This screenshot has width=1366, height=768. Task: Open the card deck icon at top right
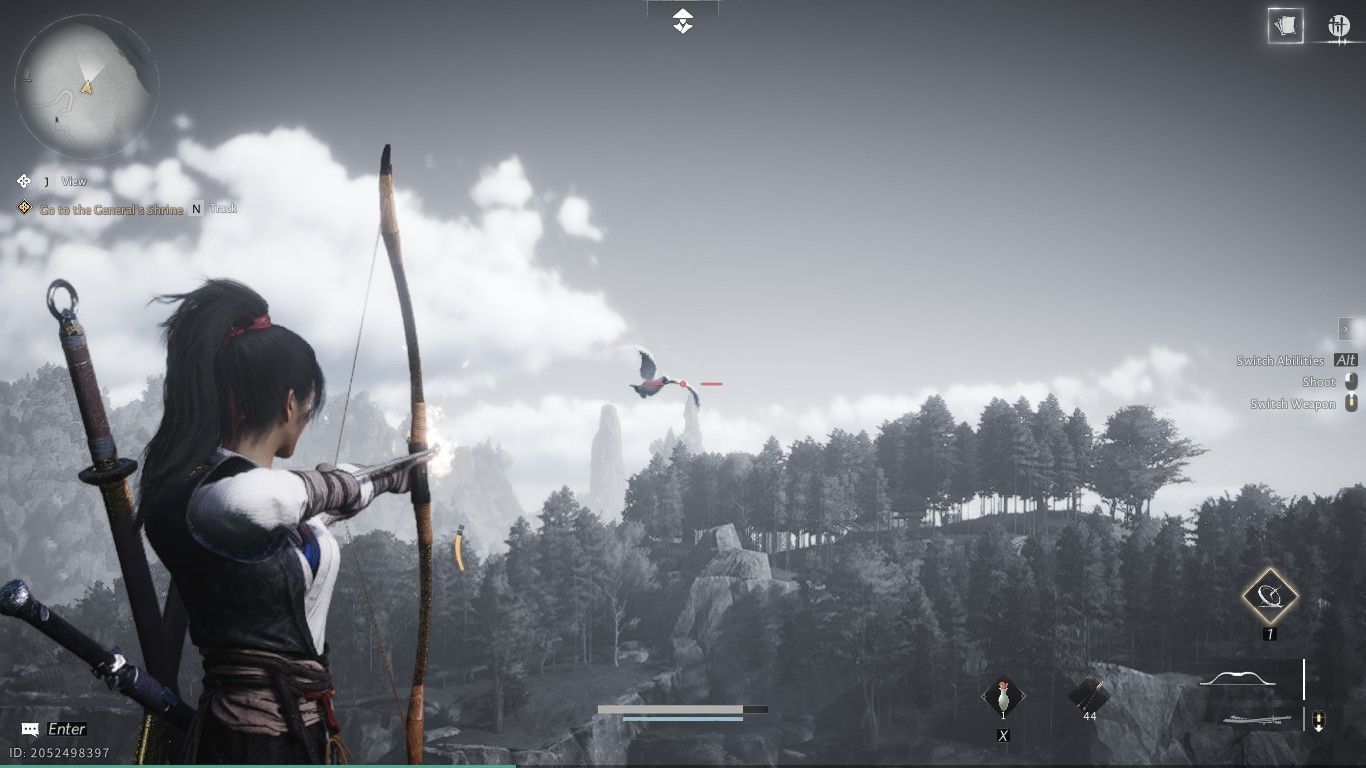pos(1284,25)
